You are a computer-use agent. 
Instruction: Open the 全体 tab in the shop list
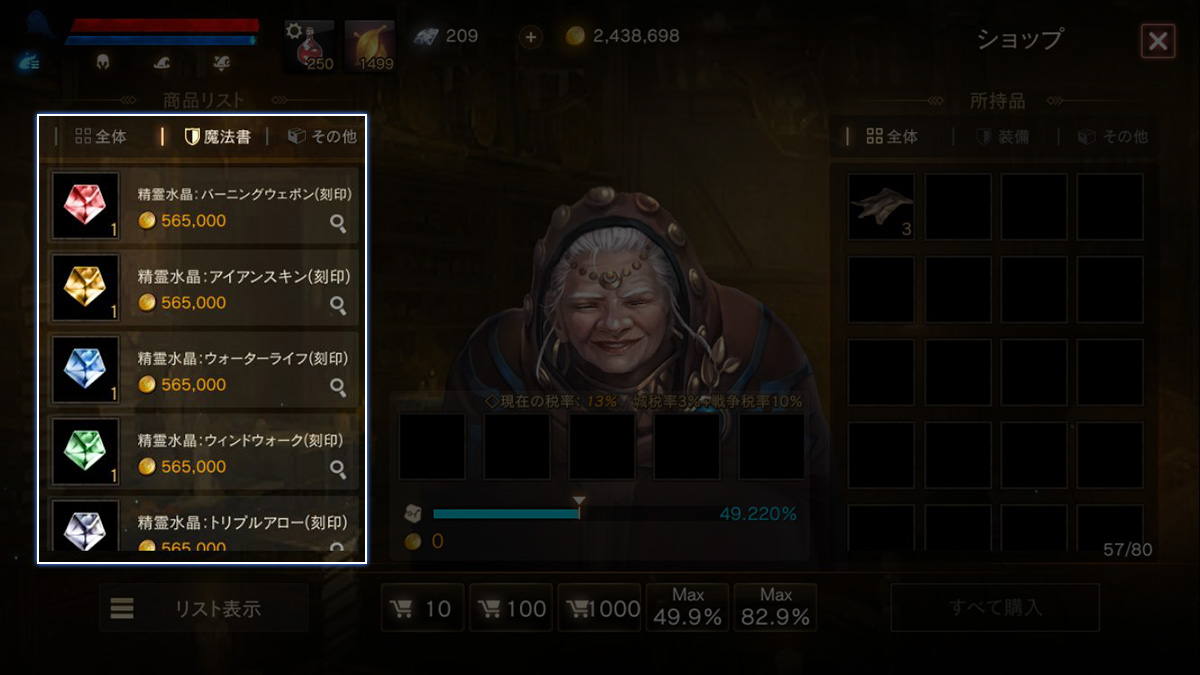tap(101, 137)
